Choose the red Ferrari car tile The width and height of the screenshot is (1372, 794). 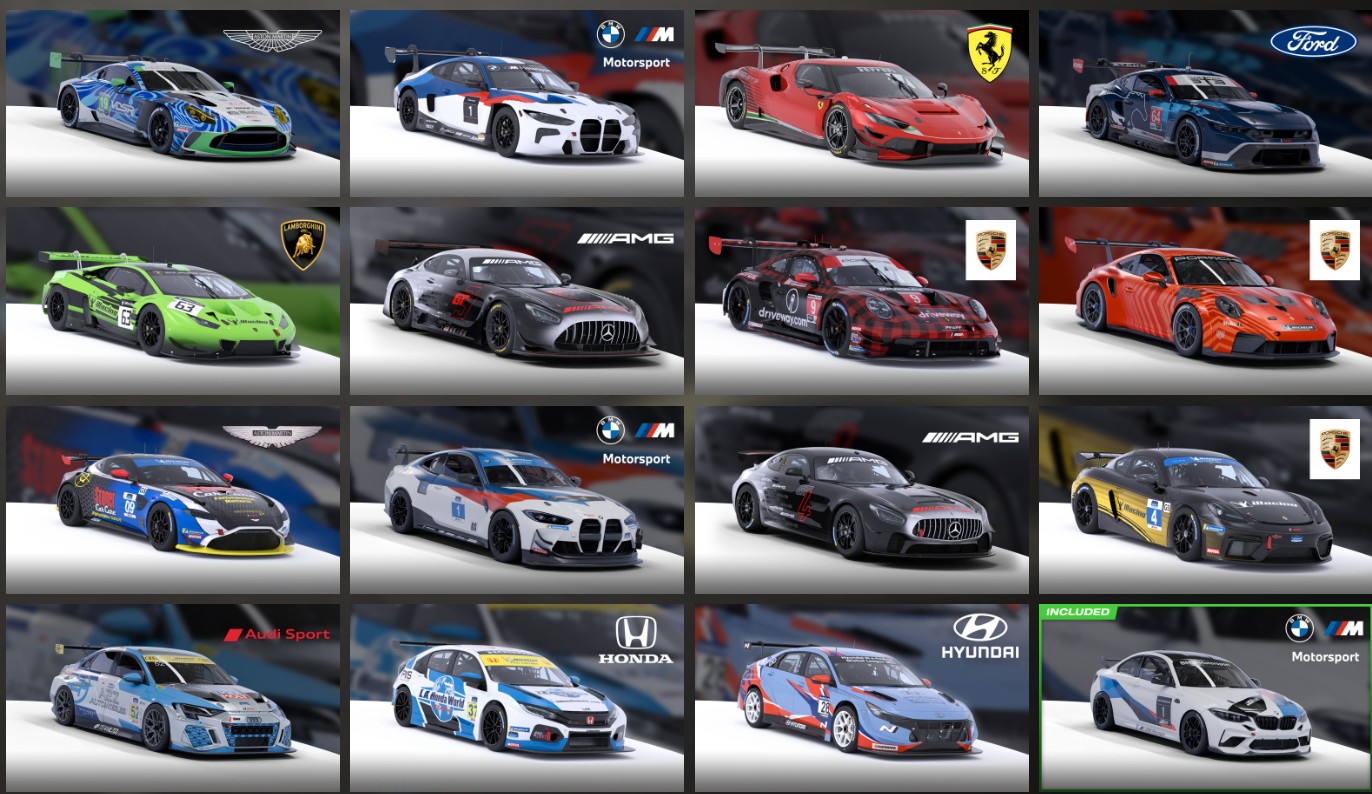[861, 104]
